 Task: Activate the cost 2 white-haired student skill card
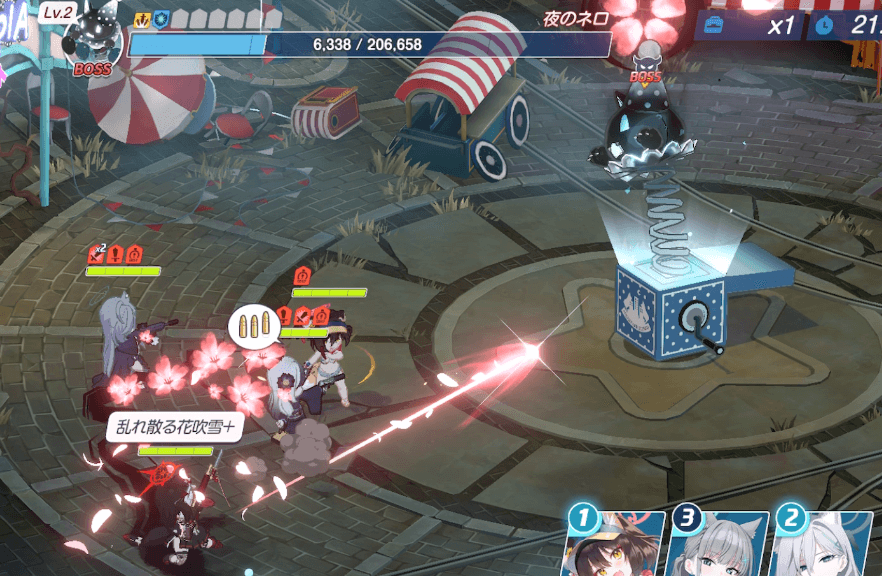pyautogui.click(x=824, y=546)
